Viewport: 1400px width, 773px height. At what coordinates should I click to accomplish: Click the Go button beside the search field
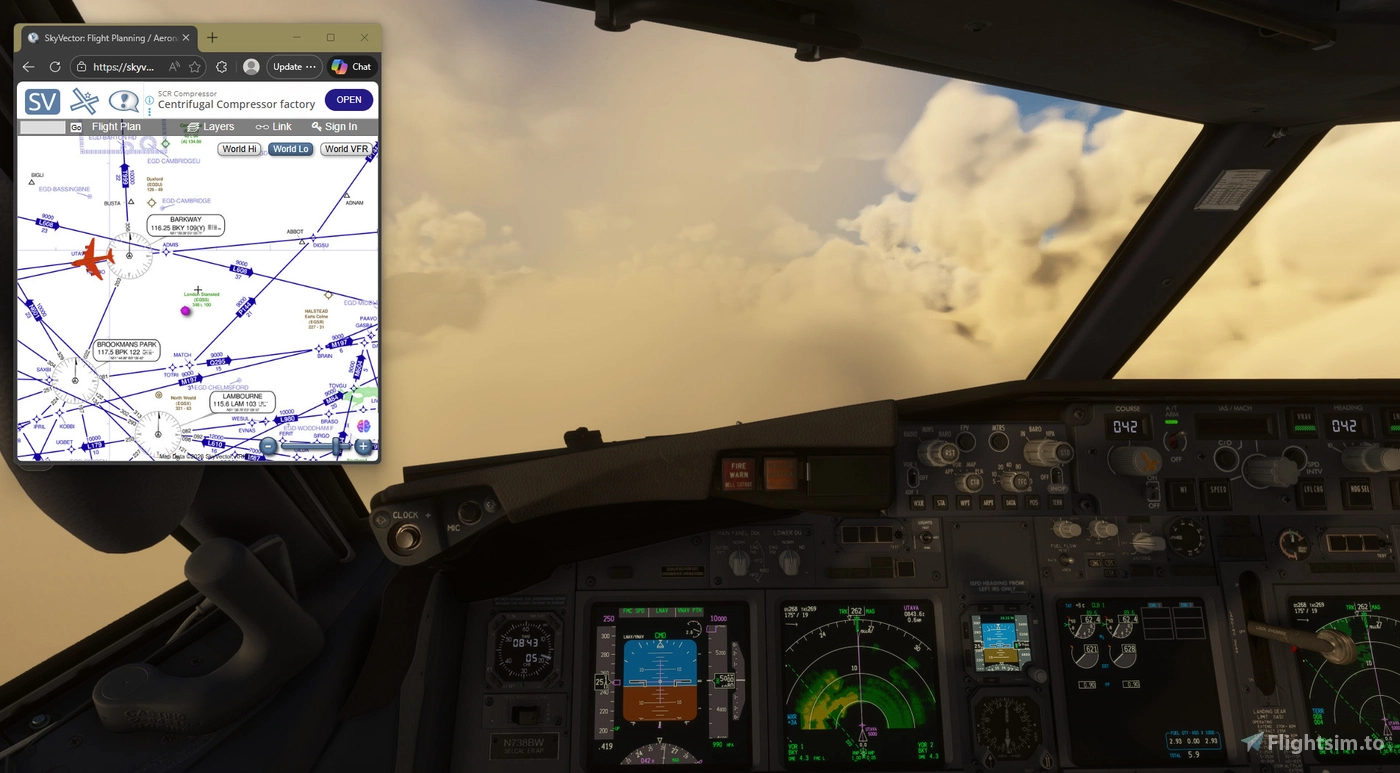(77, 127)
